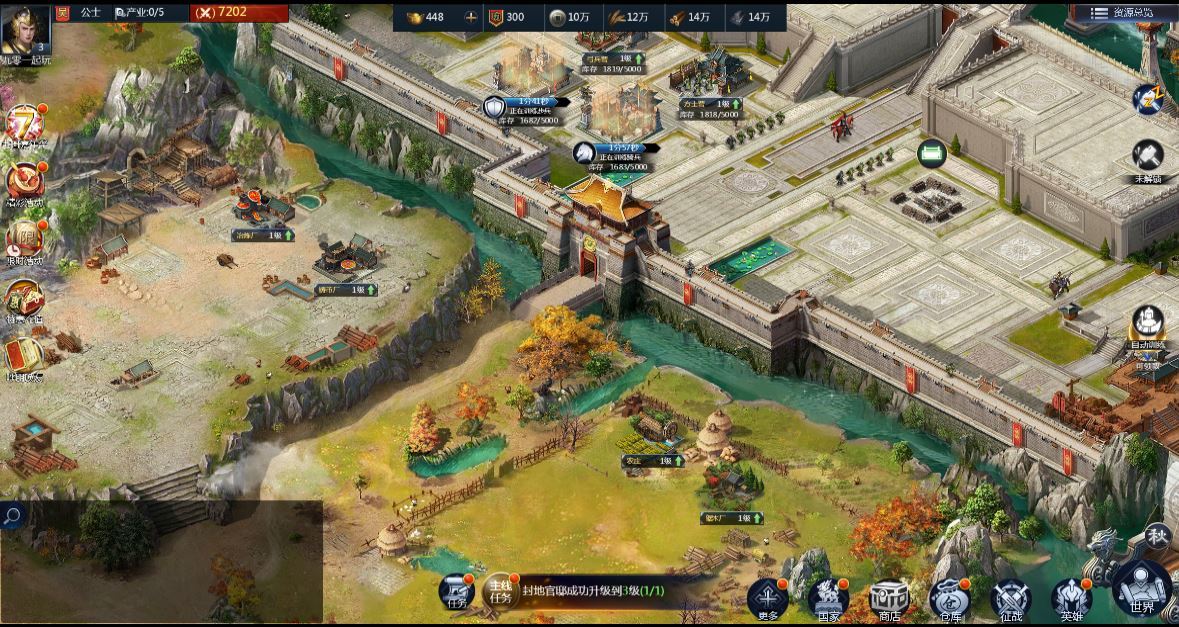
Task: Click the locked hammer 未解锁 icon
Action: 1147,156
